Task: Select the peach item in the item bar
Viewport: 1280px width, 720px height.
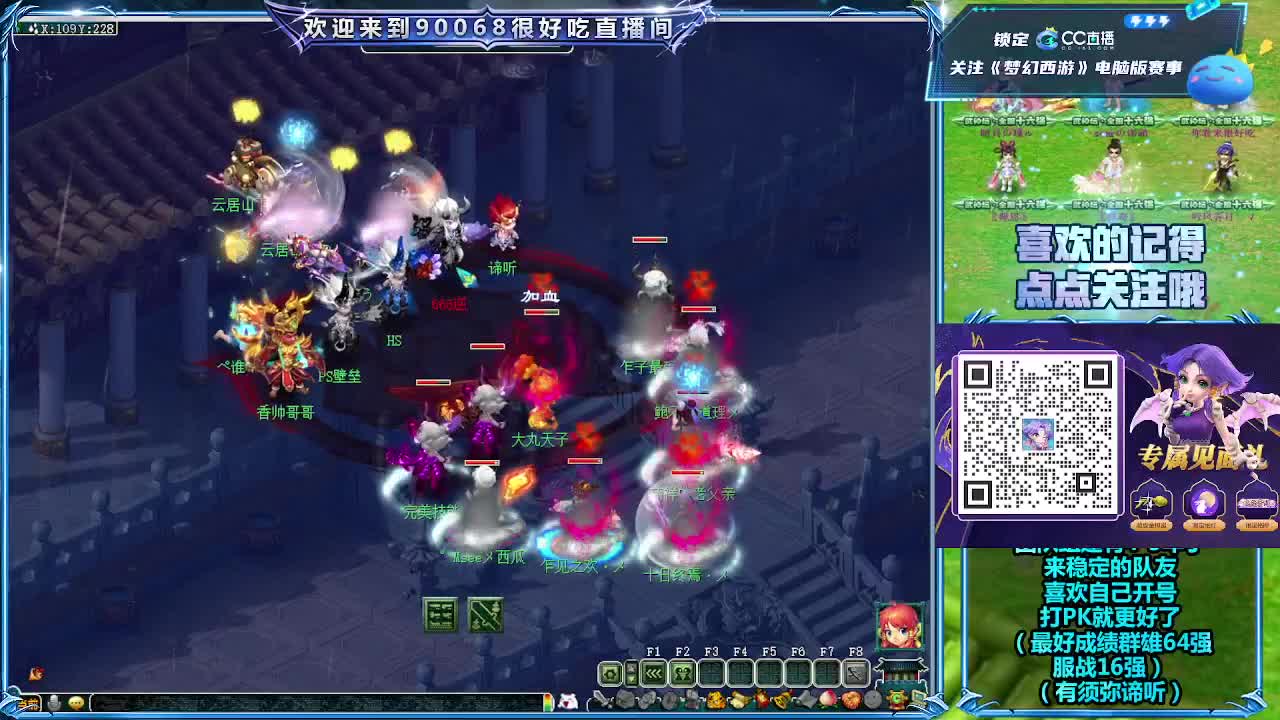Action: pos(827,700)
